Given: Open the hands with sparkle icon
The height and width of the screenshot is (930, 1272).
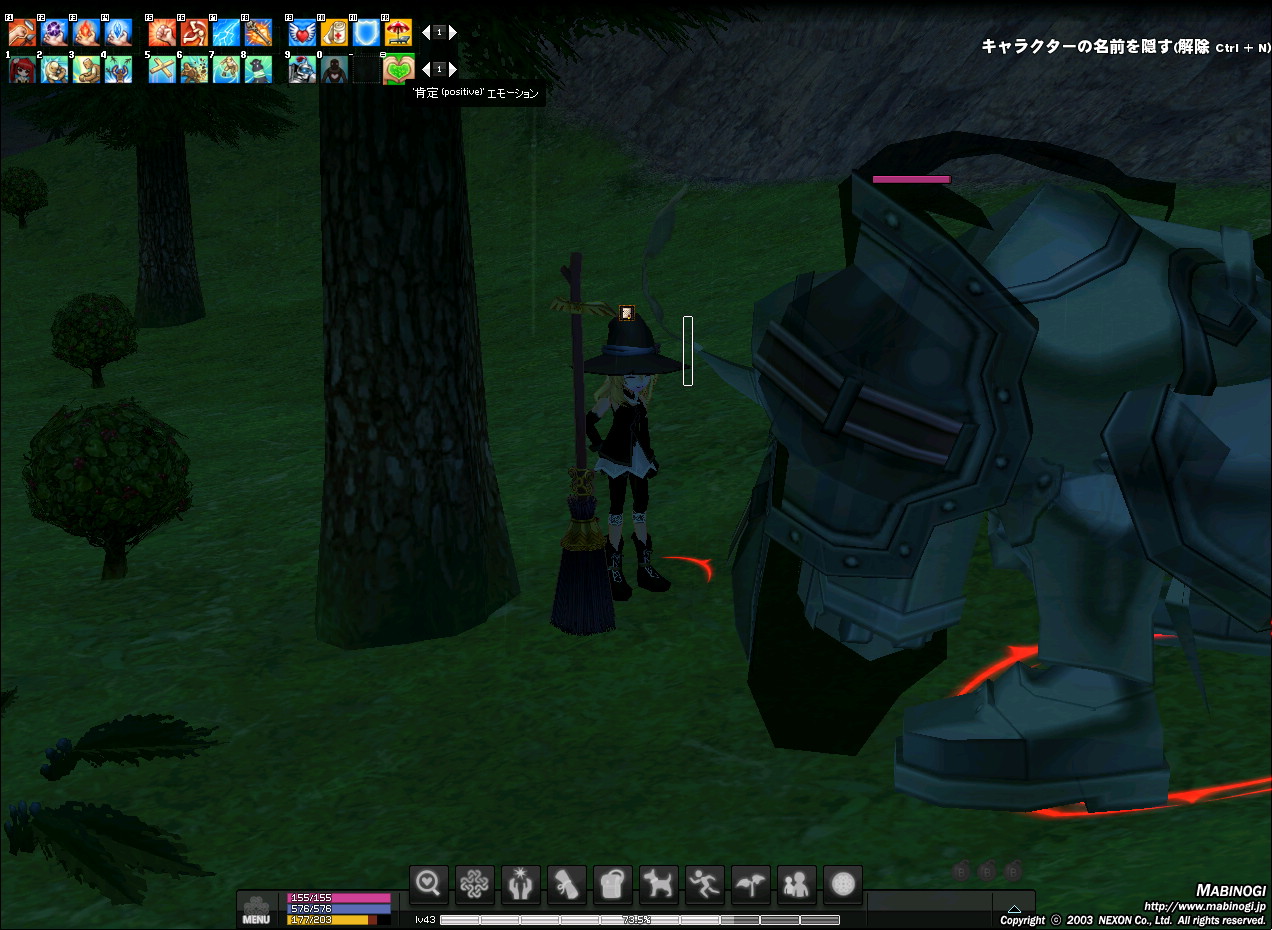Looking at the screenshot, I should click(x=521, y=884).
